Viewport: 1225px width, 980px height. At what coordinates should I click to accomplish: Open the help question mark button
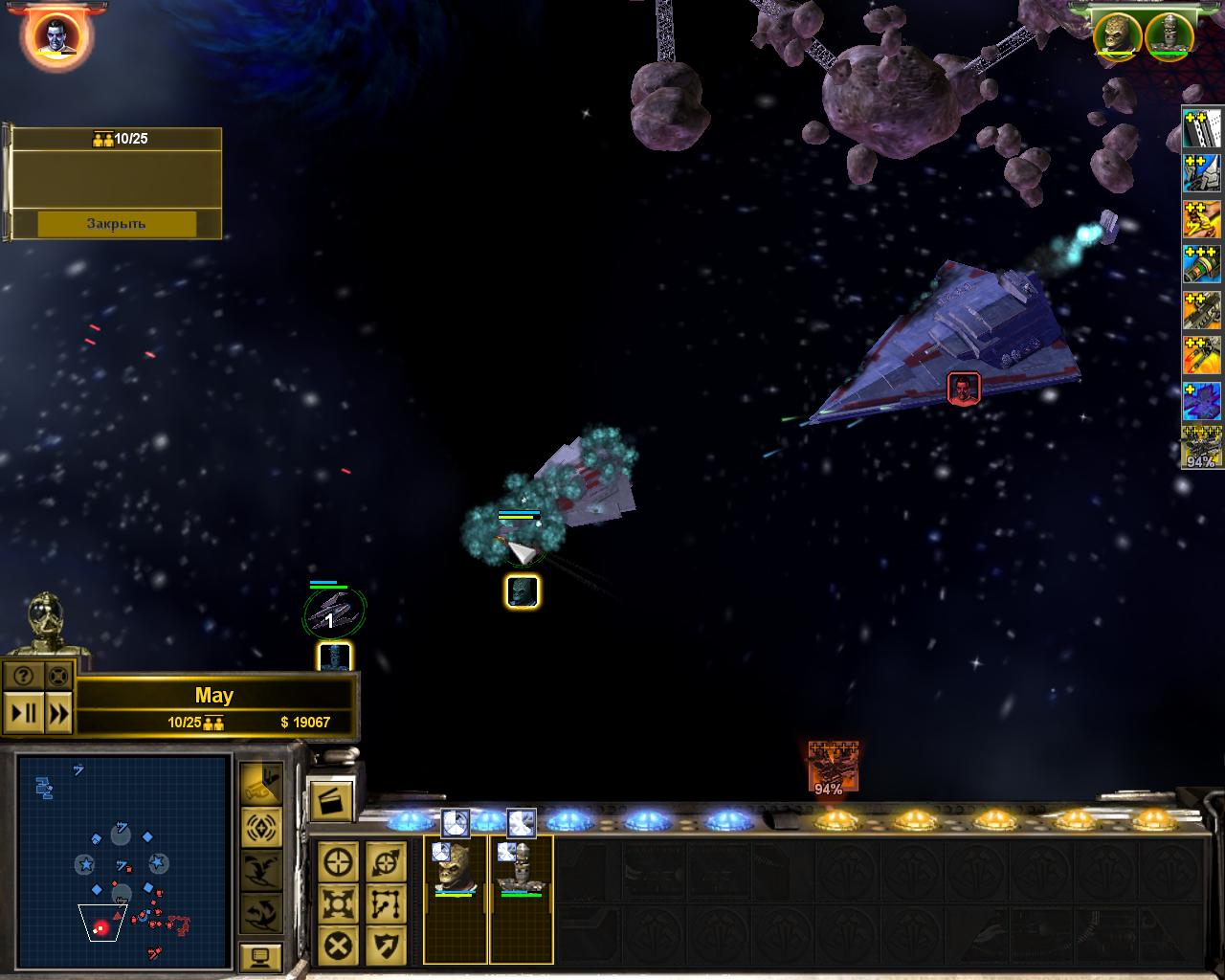point(23,676)
